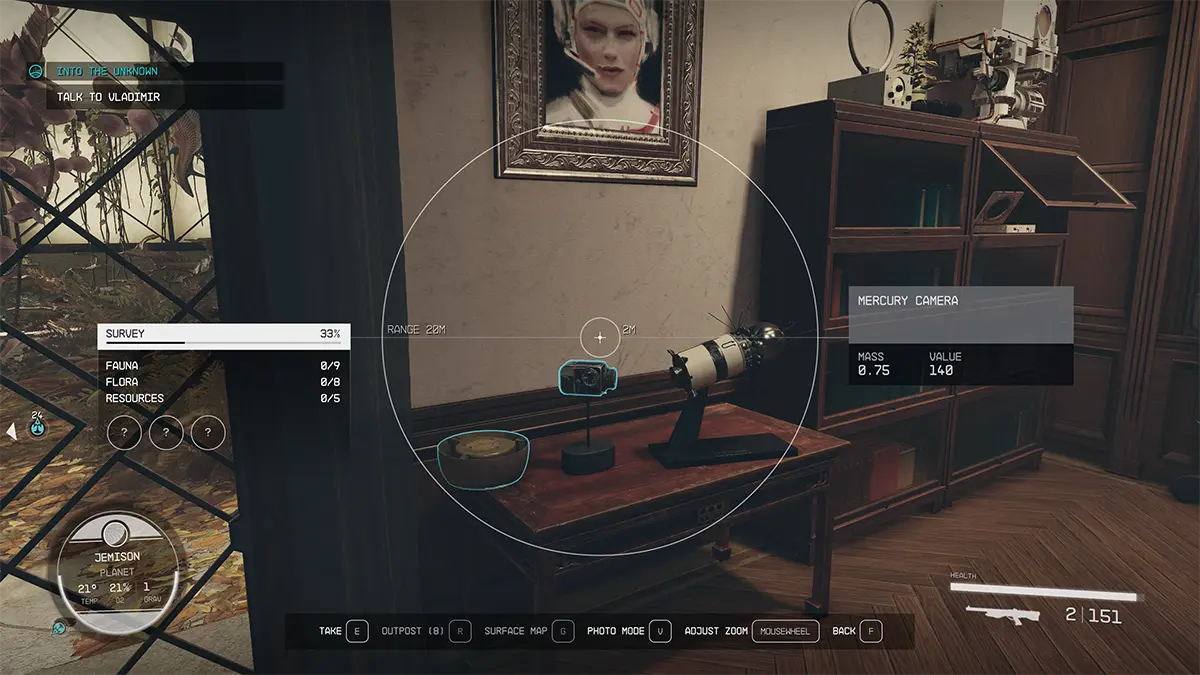The height and width of the screenshot is (675, 1200).
Task: Select the Survey progress panel
Action: (223, 334)
